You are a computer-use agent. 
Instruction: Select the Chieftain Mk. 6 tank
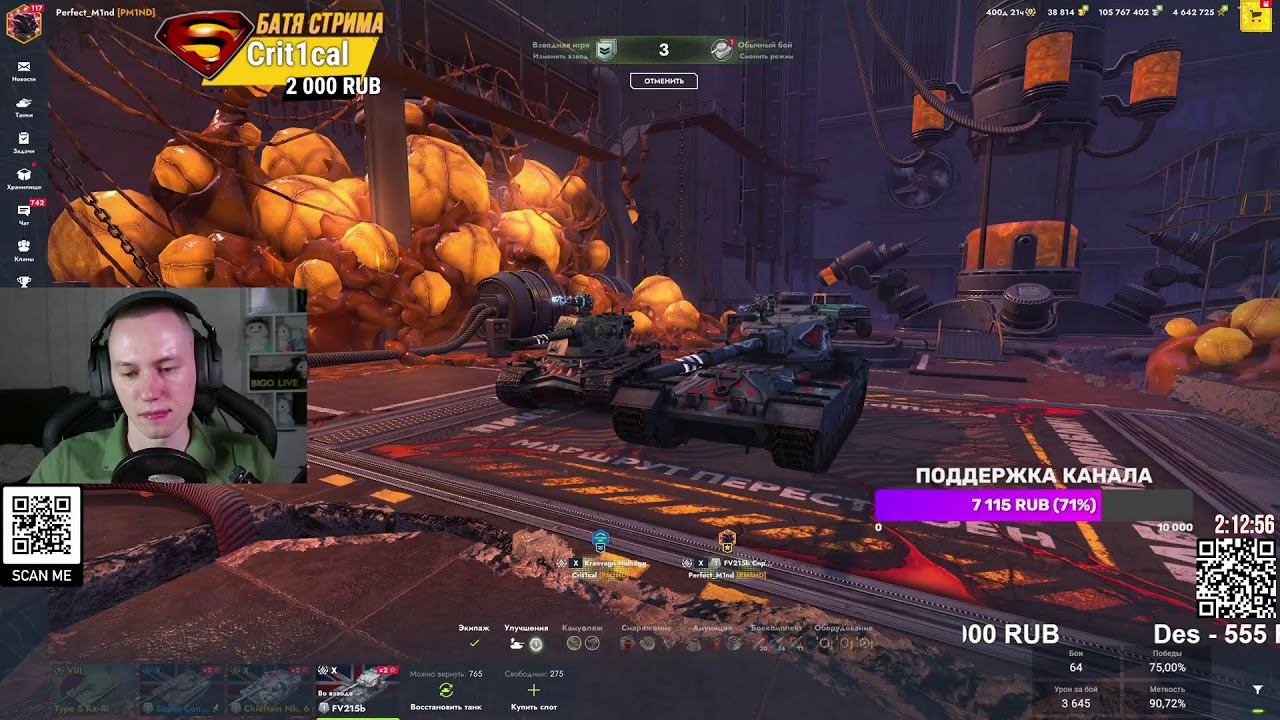click(x=268, y=689)
